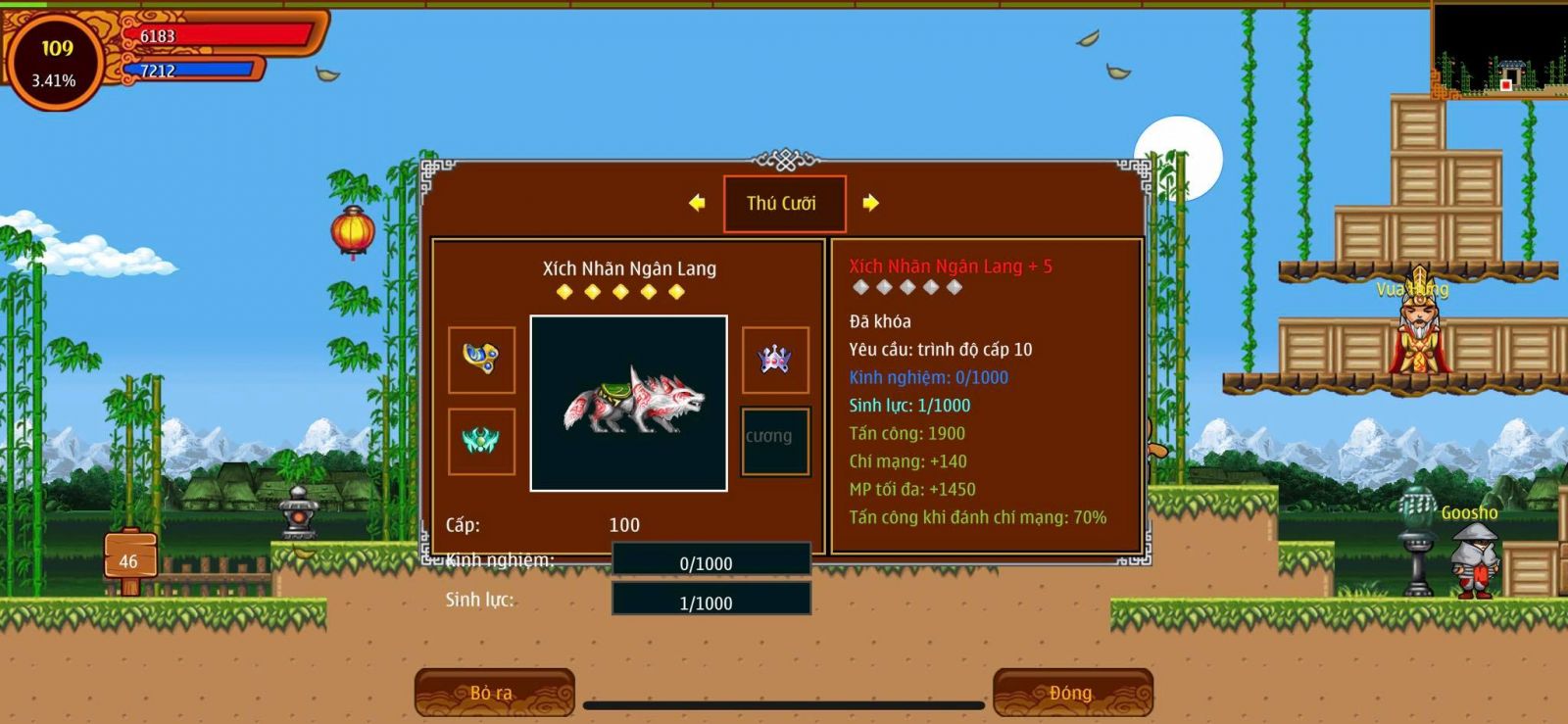
Task: Select the cương equipment slot
Action: pyautogui.click(x=775, y=442)
